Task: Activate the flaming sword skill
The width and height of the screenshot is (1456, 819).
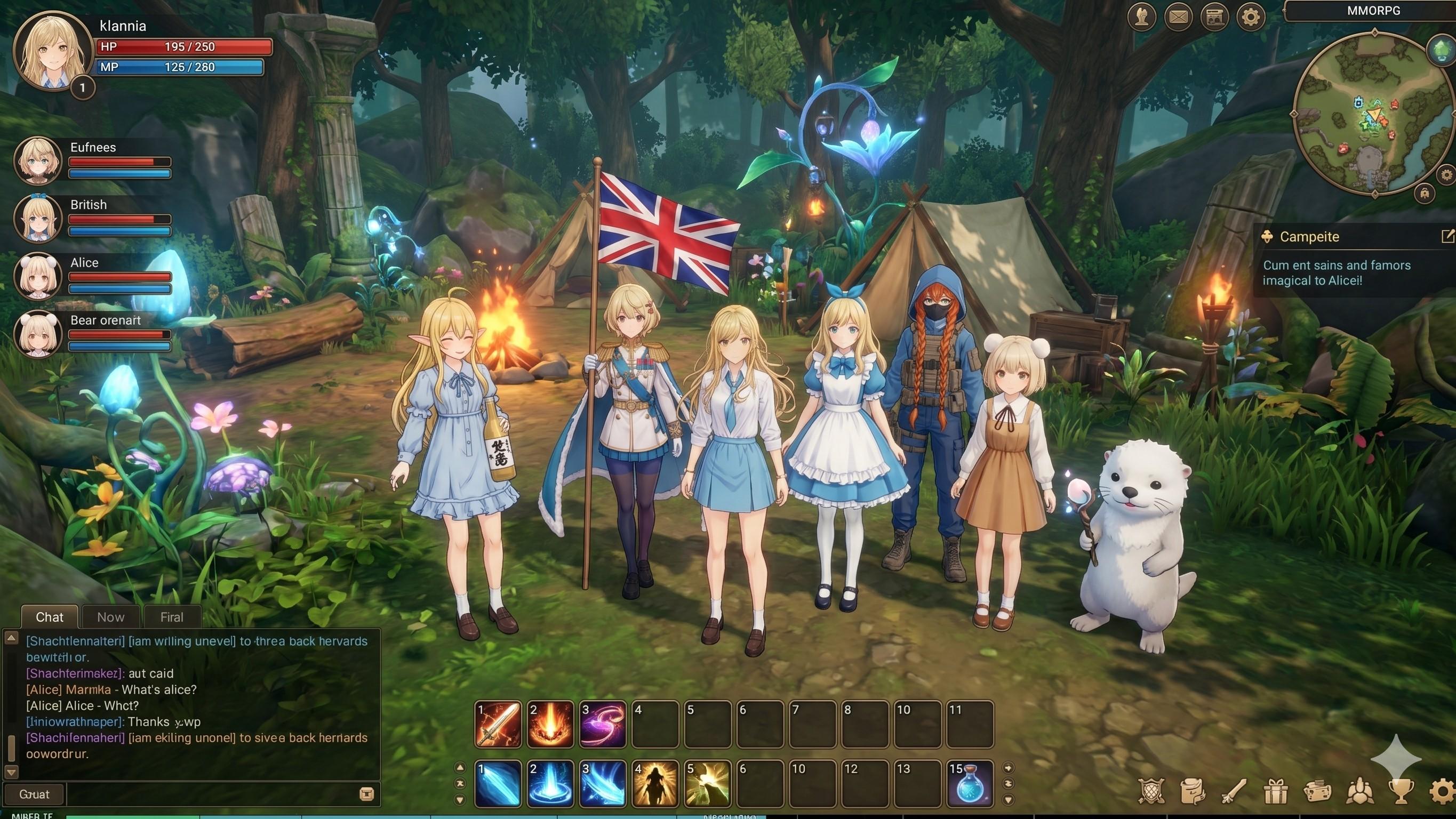Action: 498,725
